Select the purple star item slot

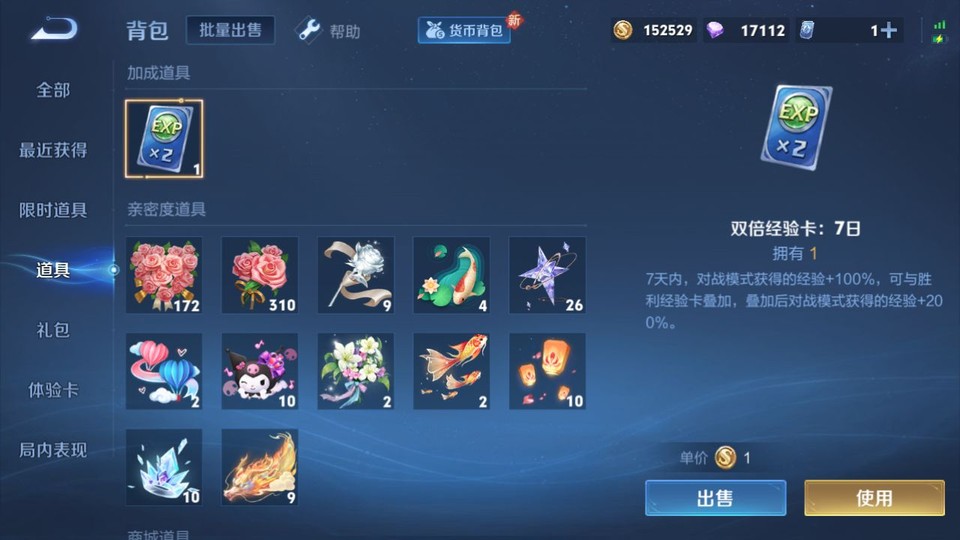tap(548, 275)
